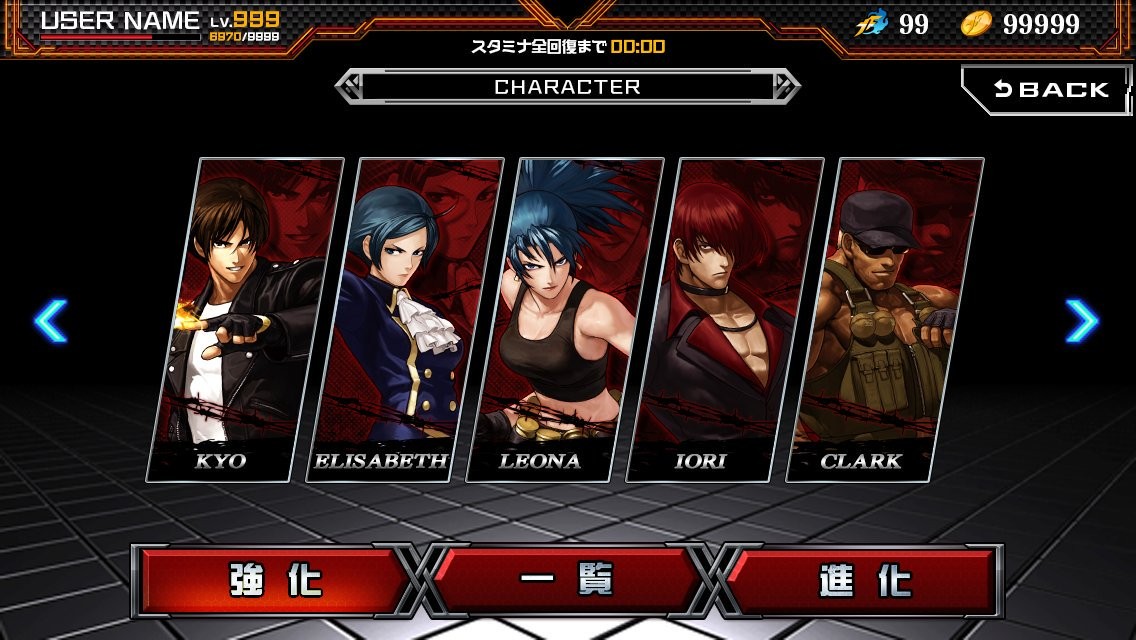Tap the blue stamina bolt icon
The height and width of the screenshot is (640, 1136).
pyautogui.click(x=872, y=25)
